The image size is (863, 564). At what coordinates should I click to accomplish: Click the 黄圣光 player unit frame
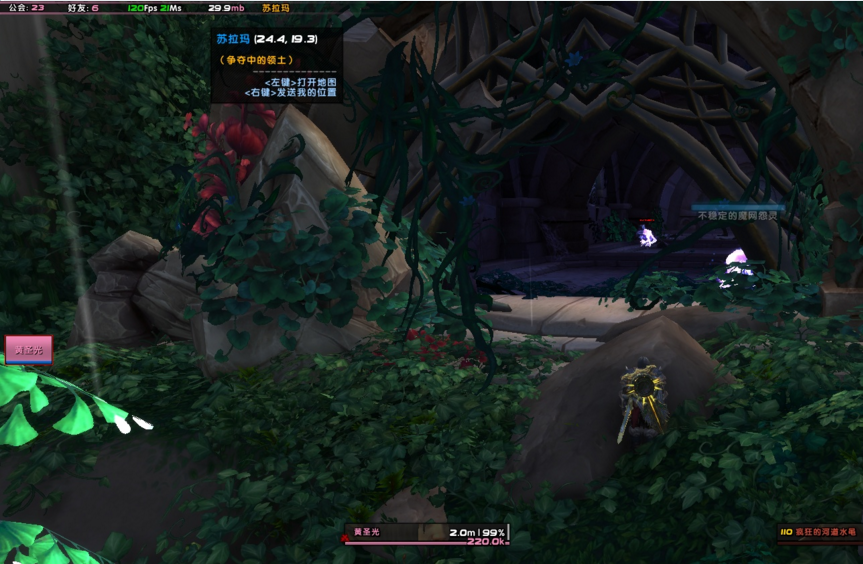click(426, 534)
